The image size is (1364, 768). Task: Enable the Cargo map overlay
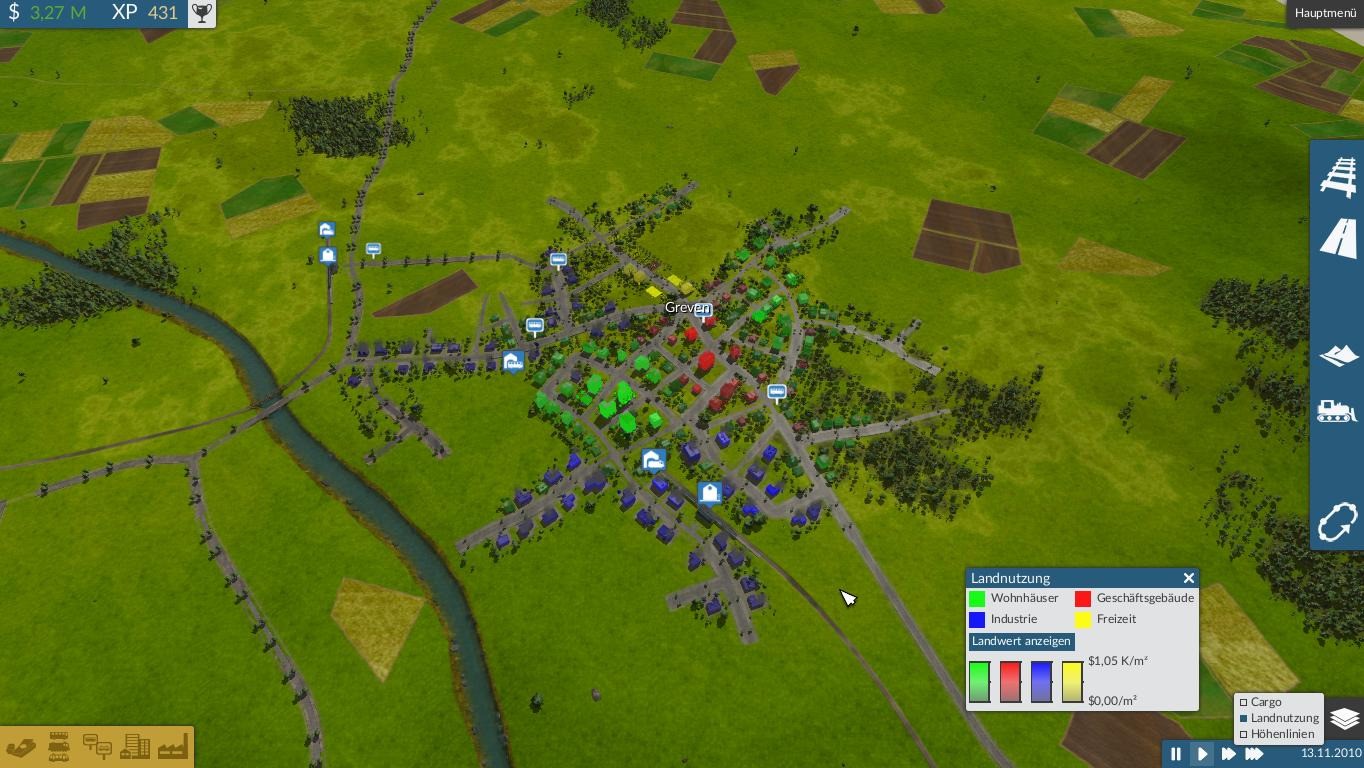point(1244,702)
